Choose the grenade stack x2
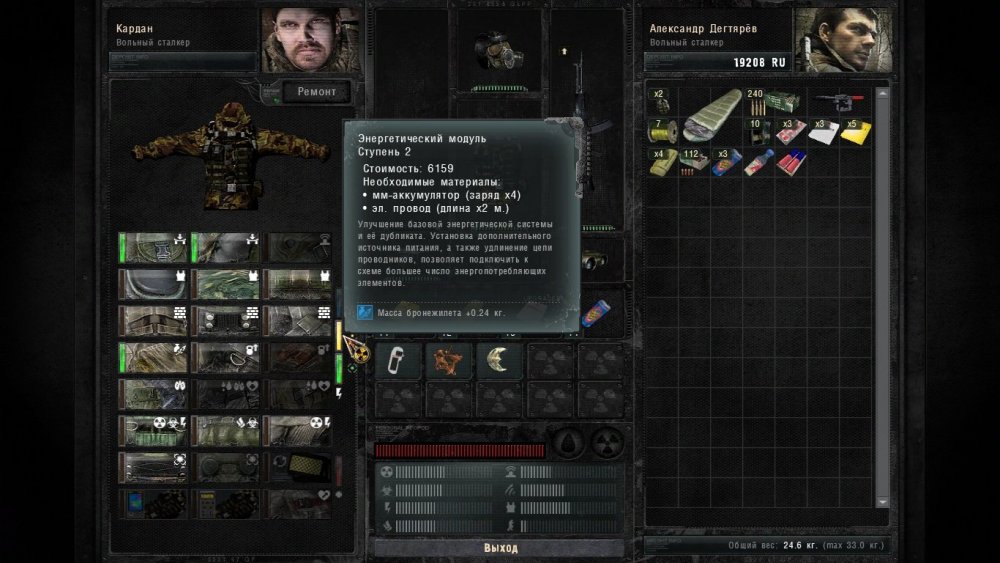The width and height of the screenshot is (1000, 563). [662, 102]
